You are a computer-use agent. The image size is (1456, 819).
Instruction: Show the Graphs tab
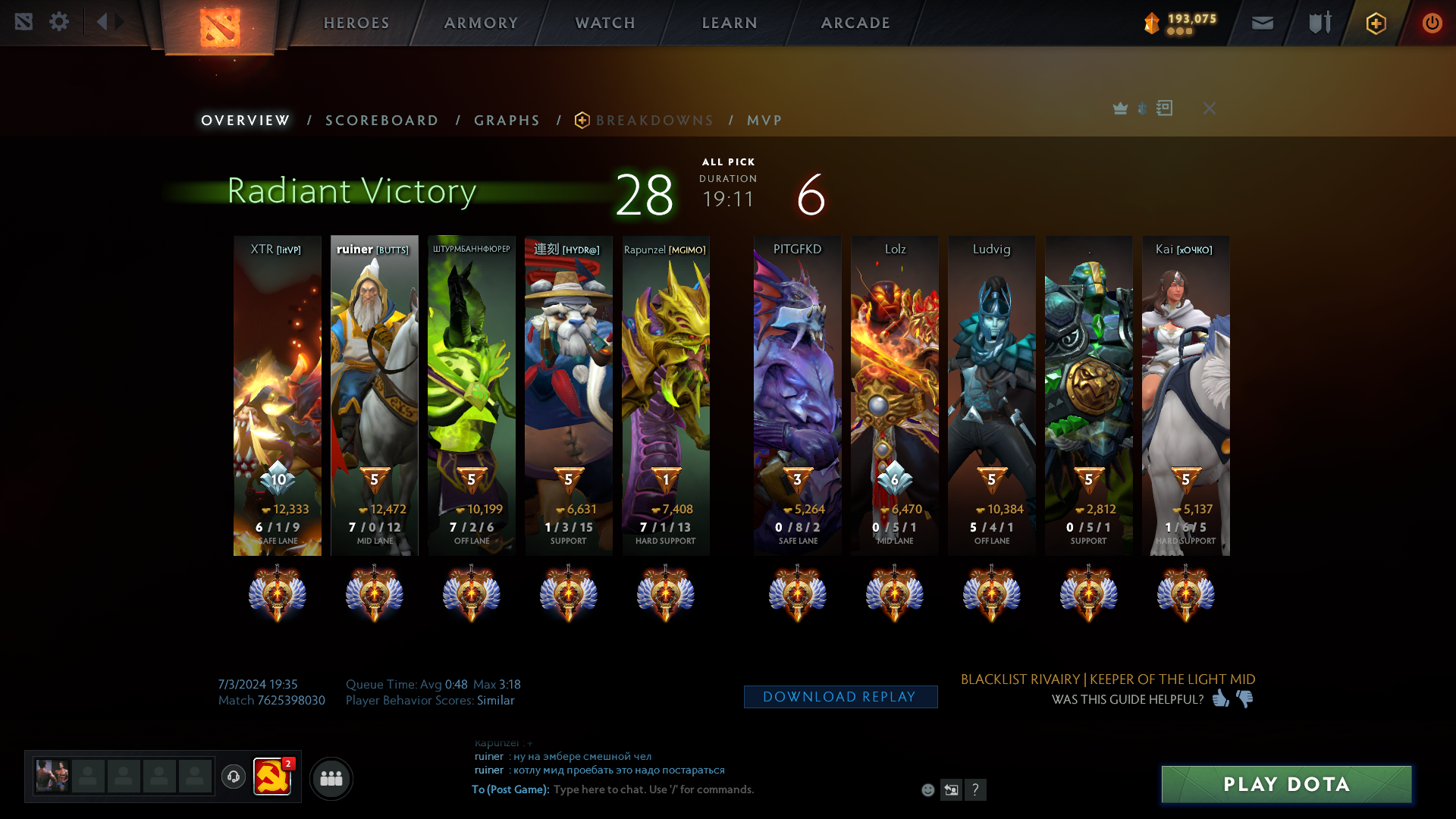pyautogui.click(x=507, y=121)
